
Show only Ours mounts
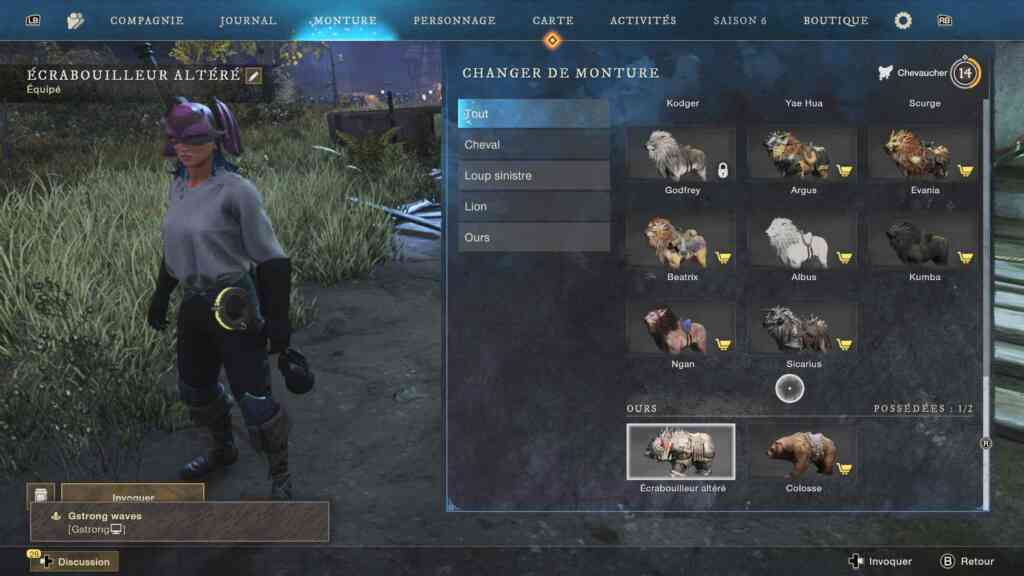(x=534, y=238)
